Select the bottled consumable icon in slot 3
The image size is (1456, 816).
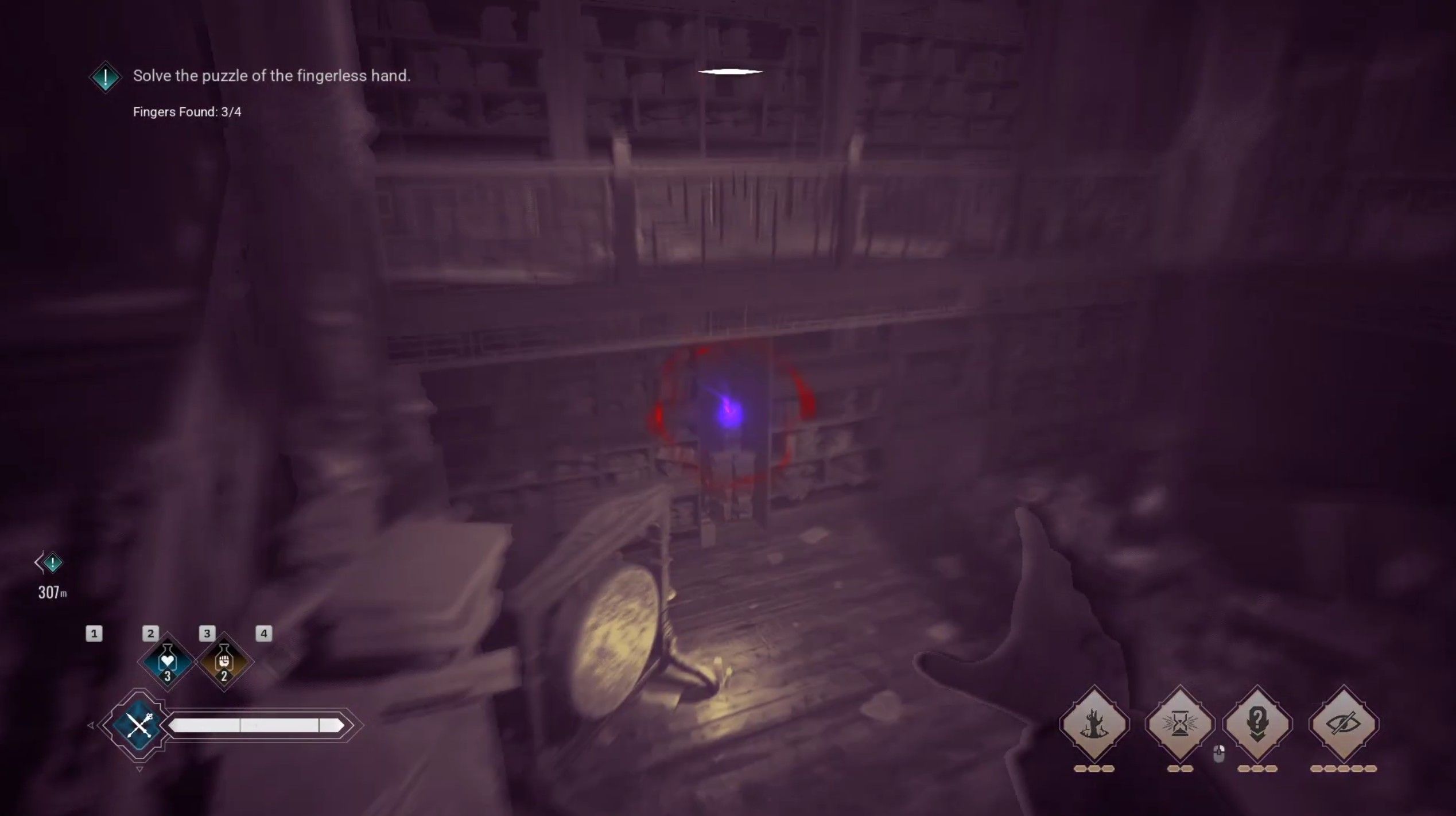pos(224,662)
